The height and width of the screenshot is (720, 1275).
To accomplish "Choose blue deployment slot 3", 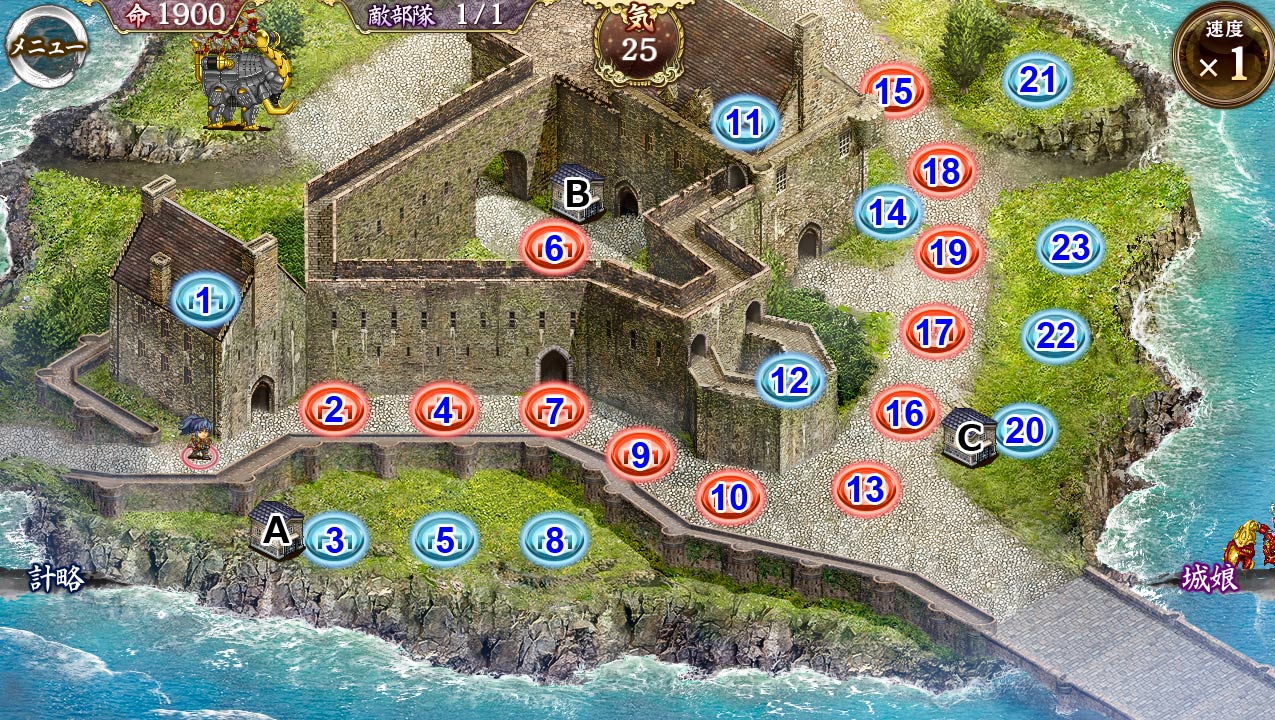I will tap(335, 540).
